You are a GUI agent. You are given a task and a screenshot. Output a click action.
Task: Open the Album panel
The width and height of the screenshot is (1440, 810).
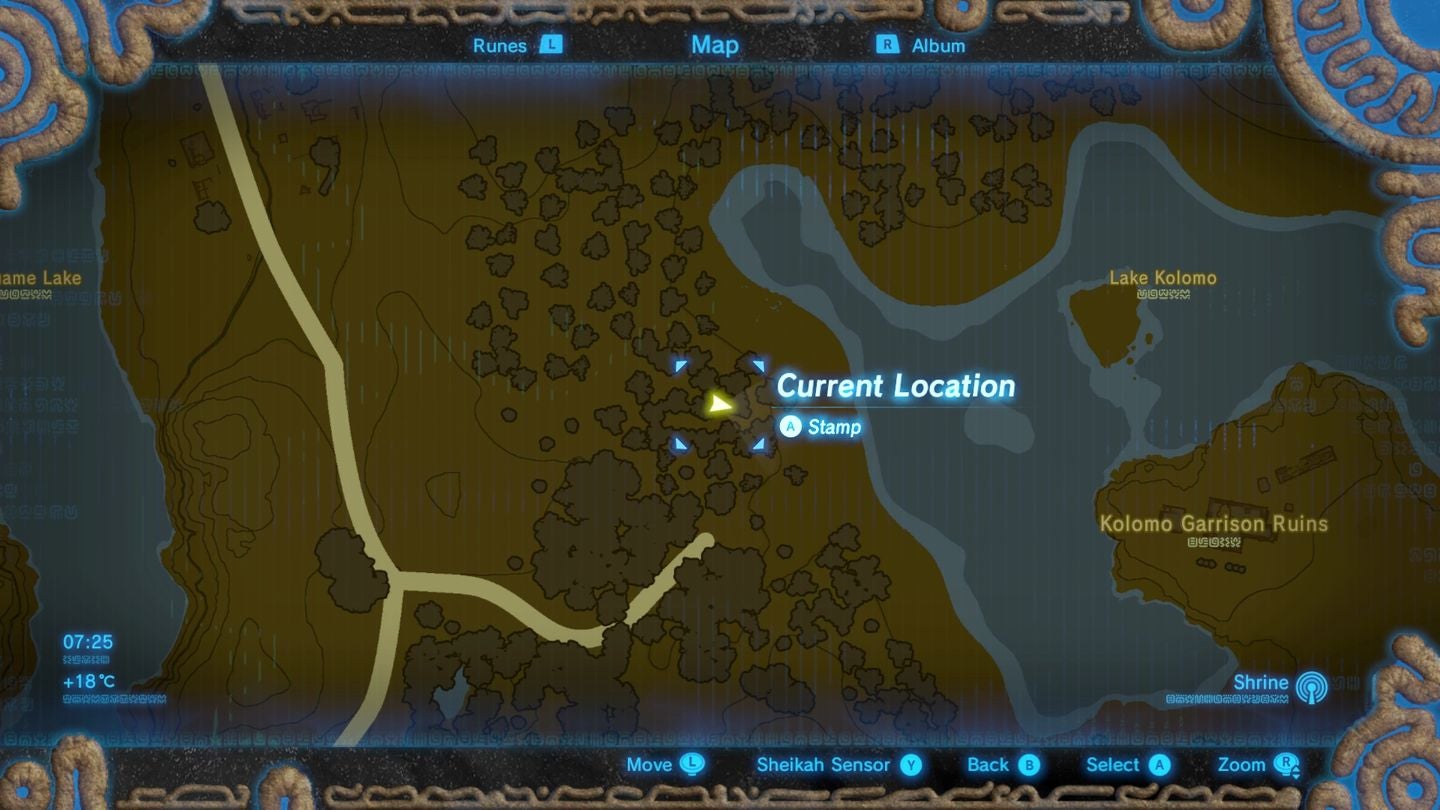click(x=938, y=45)
